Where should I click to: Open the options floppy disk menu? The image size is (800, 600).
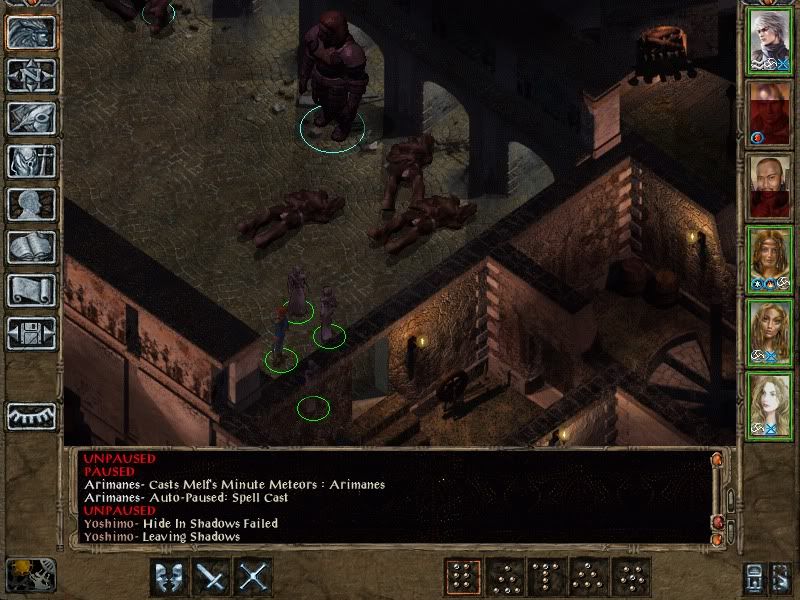click(31, 332)
